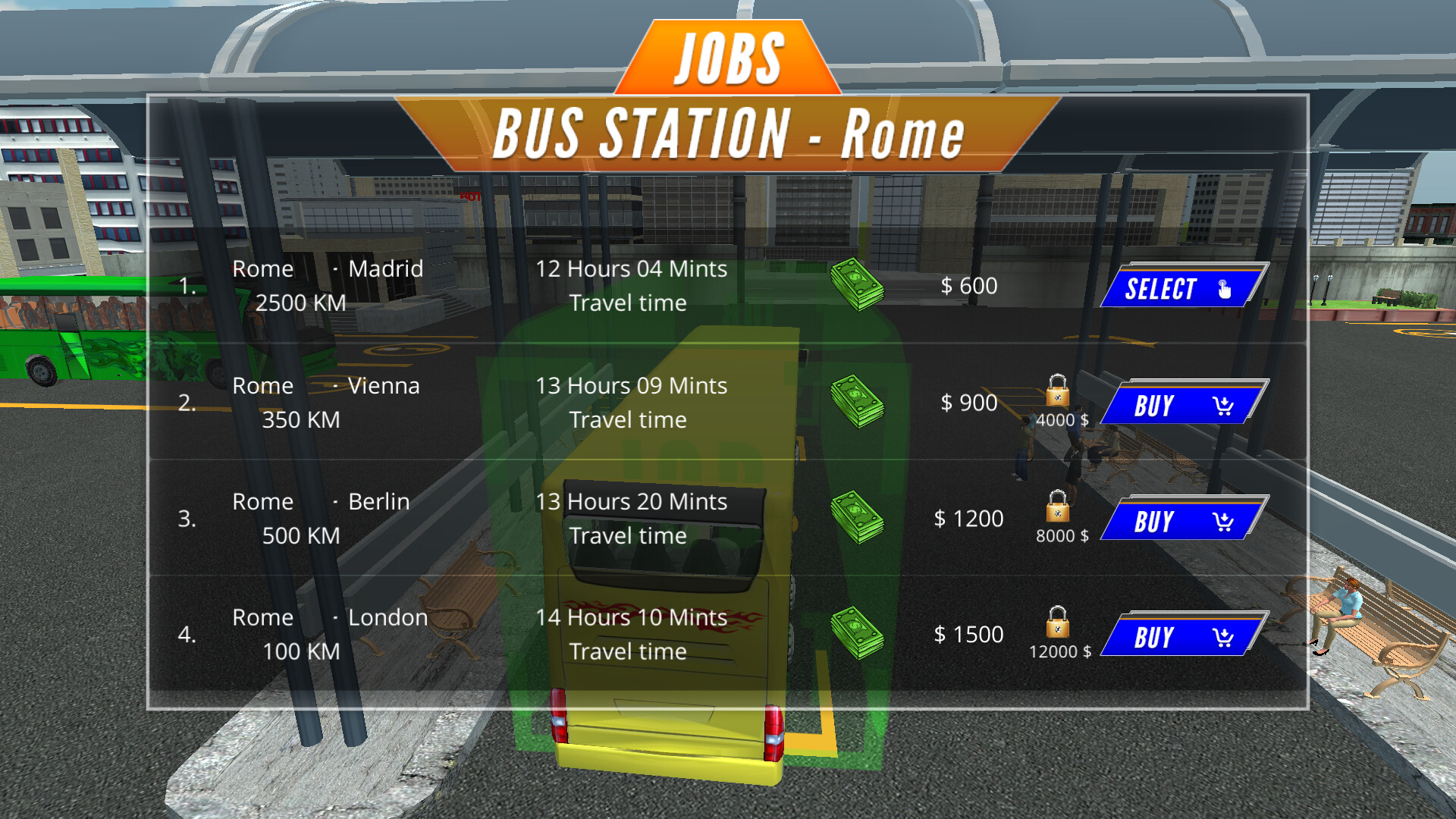Click the padlock icon beside 12000 $
Screen dimensions: 1456x819
point(1057,622)
